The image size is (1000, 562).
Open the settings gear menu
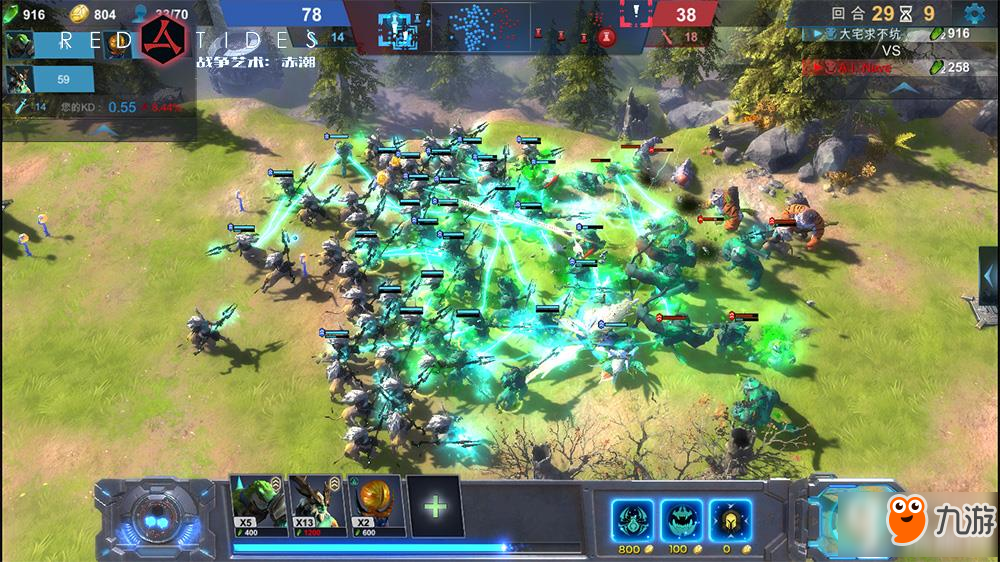point(975,14)
